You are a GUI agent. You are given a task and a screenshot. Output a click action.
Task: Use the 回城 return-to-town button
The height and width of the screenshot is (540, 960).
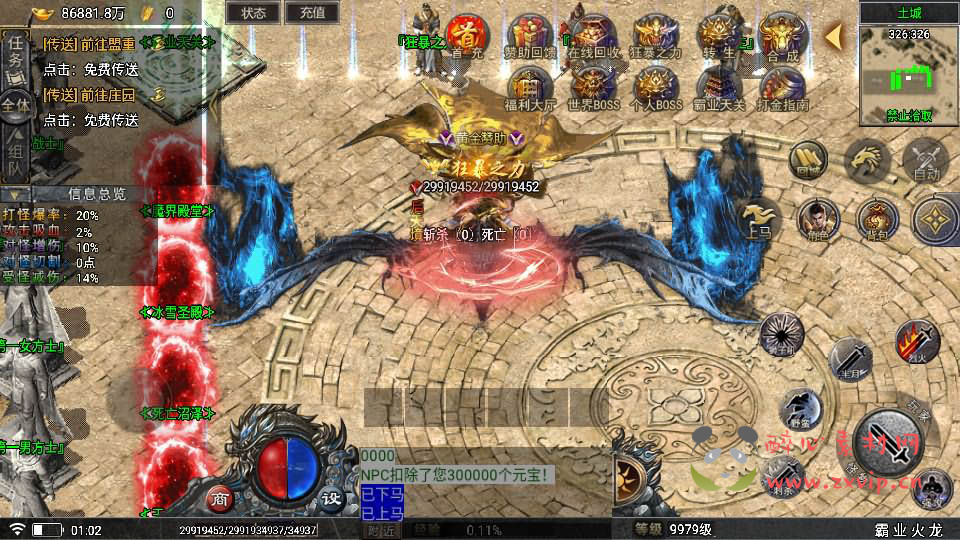809,160
